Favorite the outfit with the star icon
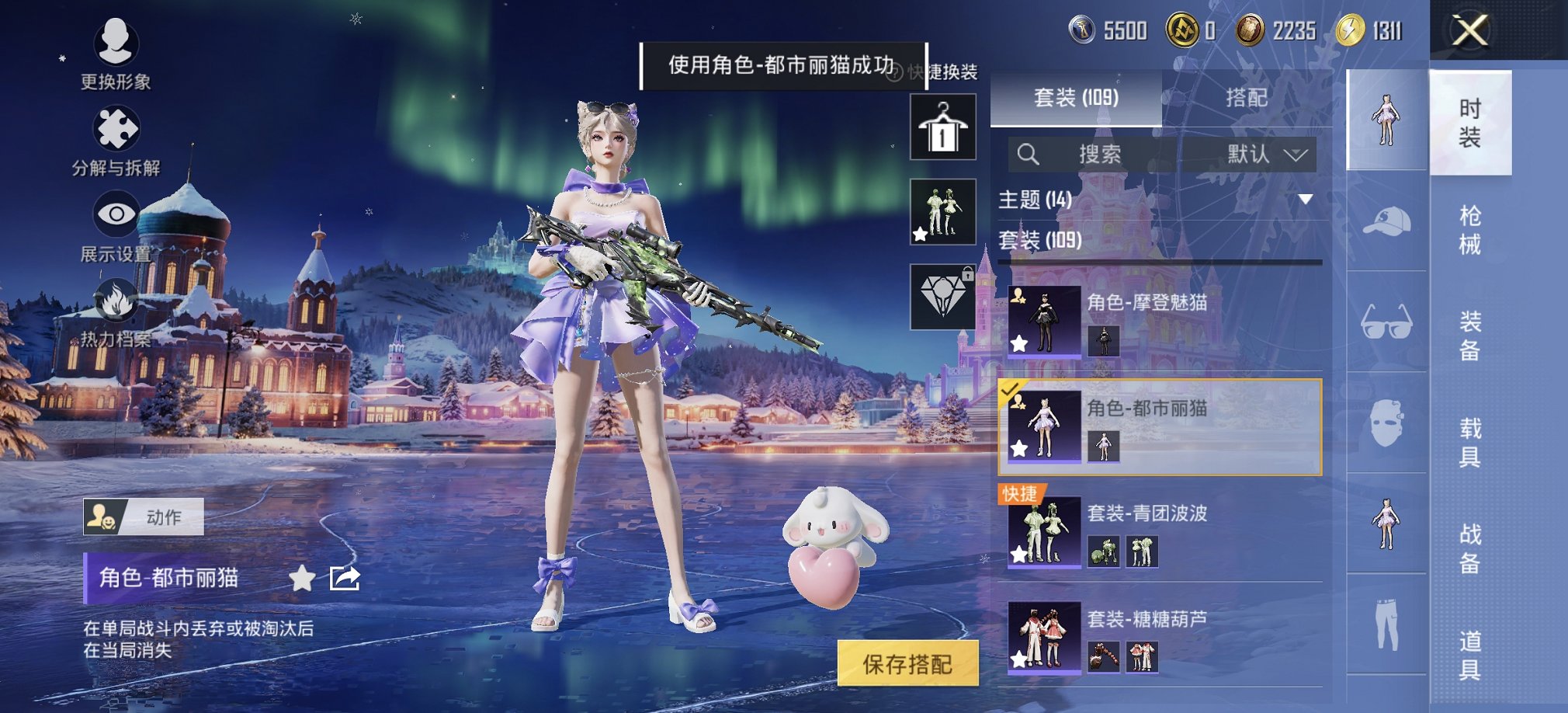The width and height of the screenshot is (1568, 713). click(302, 578)
